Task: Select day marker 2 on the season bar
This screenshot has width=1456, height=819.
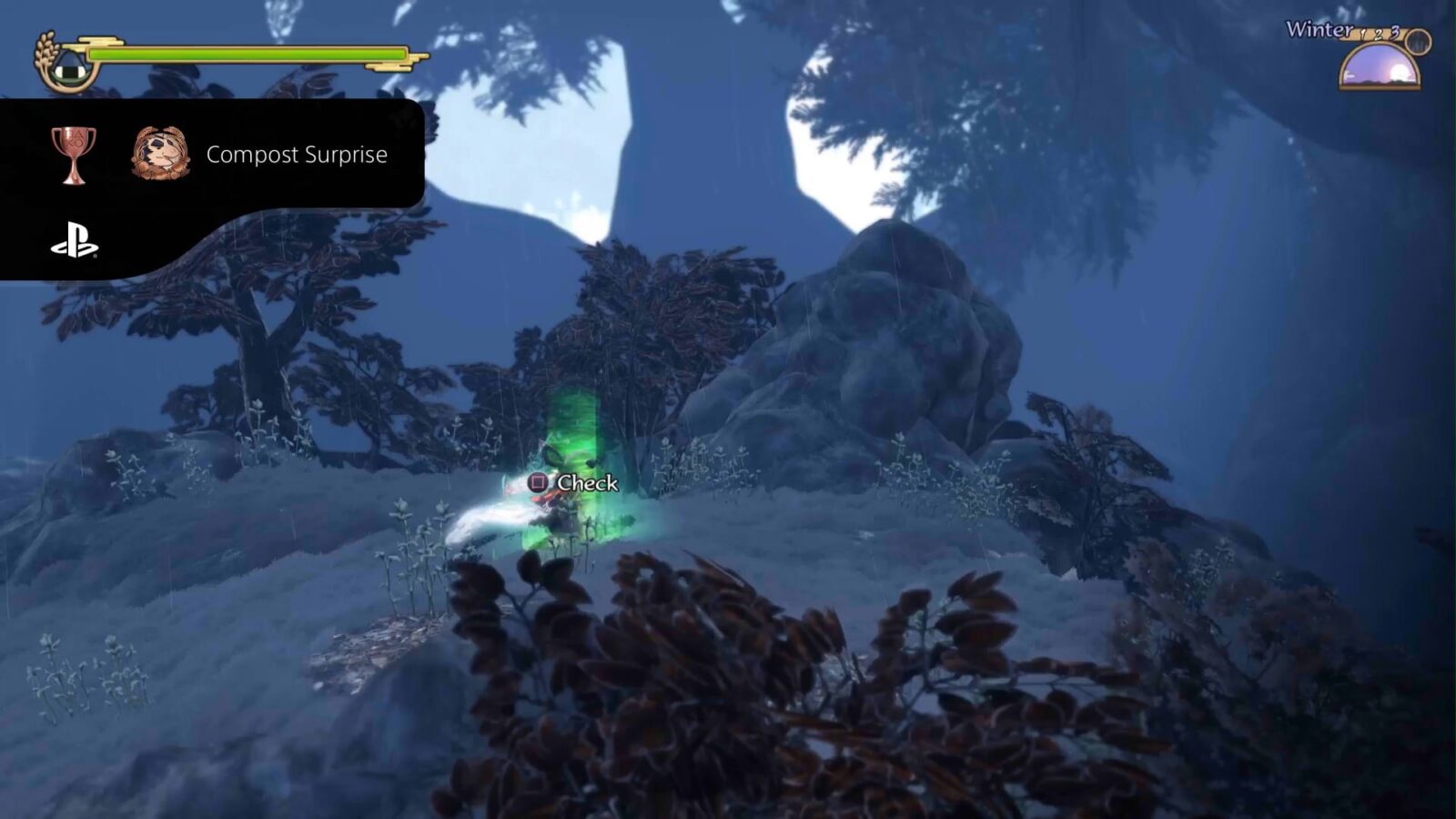Action: [x=1379, y=35]
